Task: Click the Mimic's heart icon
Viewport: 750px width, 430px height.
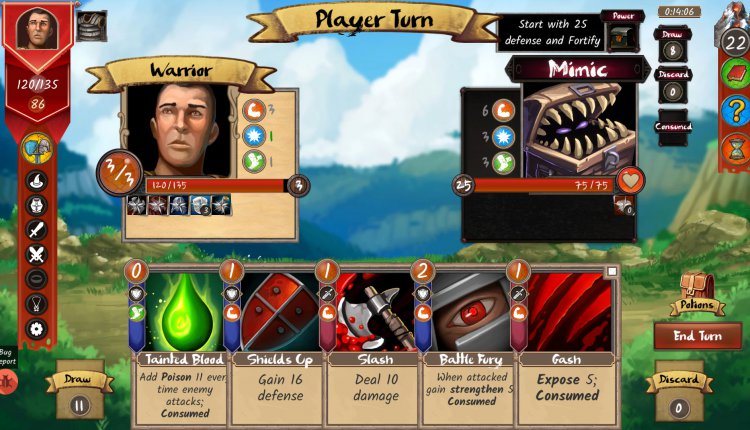Action: [630, 181]
